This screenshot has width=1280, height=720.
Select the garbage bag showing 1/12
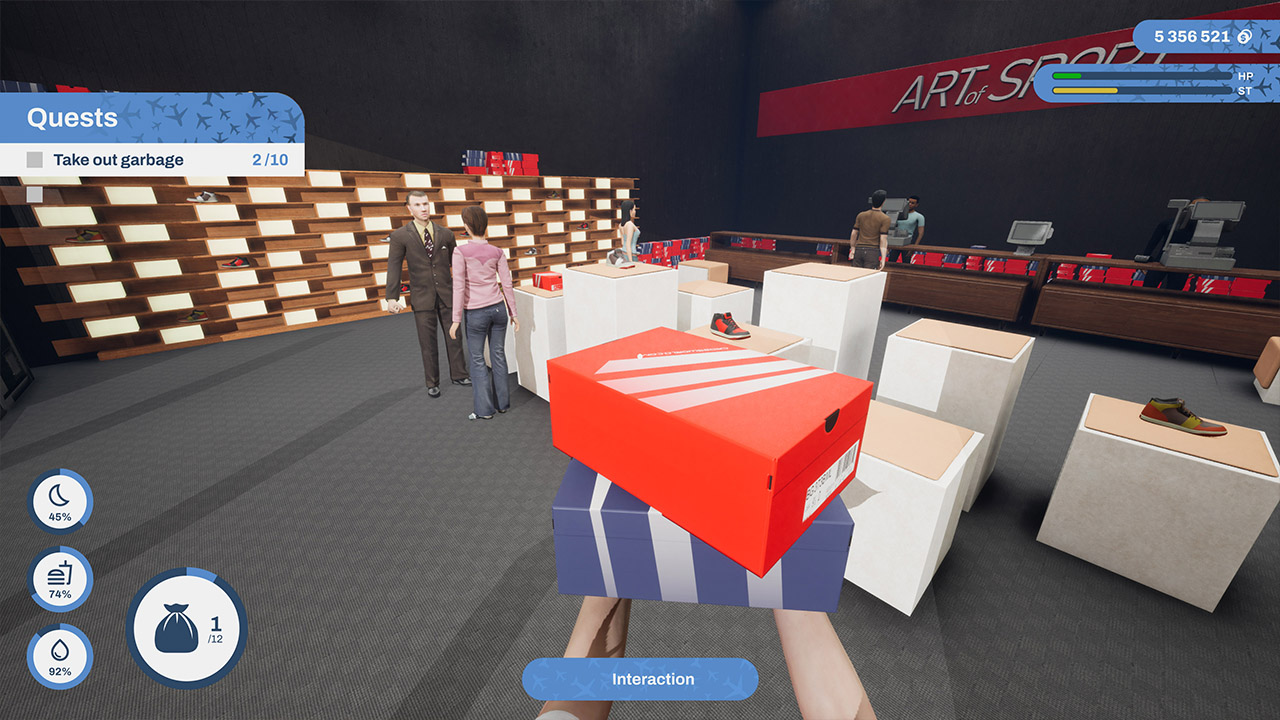point(186,632)
